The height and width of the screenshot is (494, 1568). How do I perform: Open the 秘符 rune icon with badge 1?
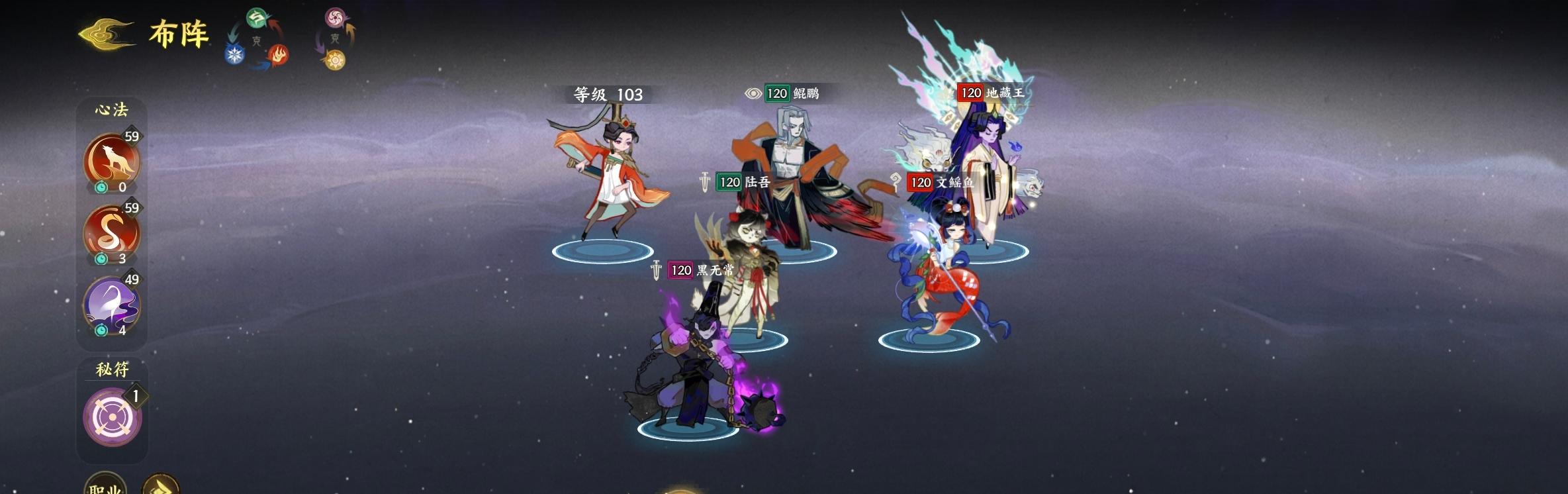(111, 417)
